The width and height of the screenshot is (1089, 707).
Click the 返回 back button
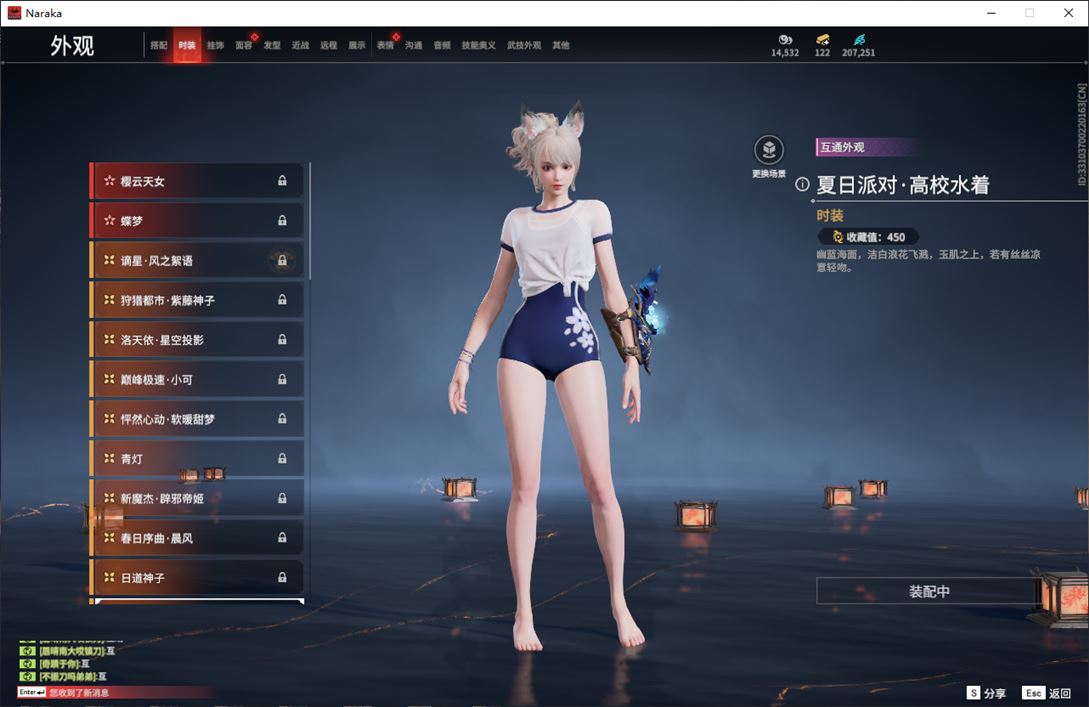[x=1047, y=693]
